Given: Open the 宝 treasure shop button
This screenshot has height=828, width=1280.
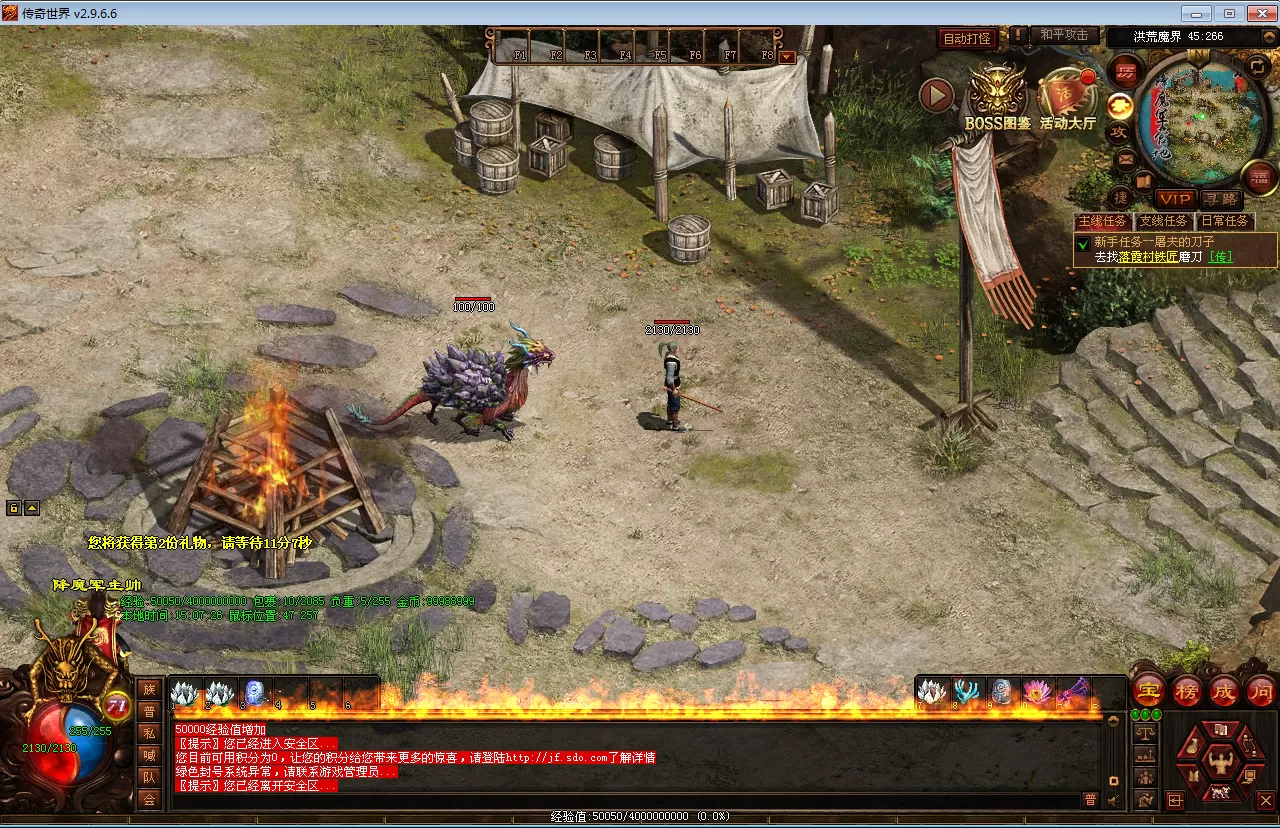Looking at the screenshot, I should 1147,690.
